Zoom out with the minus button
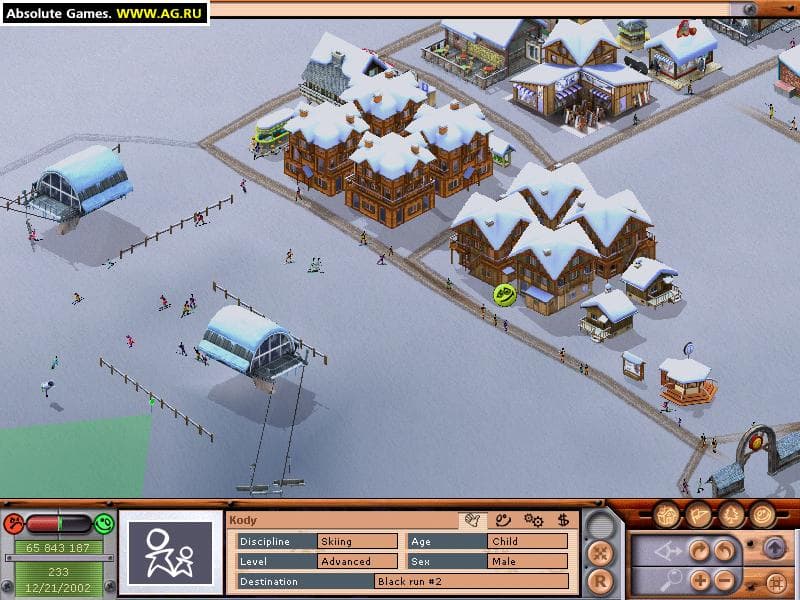The image size is (800, 600). 725,580
